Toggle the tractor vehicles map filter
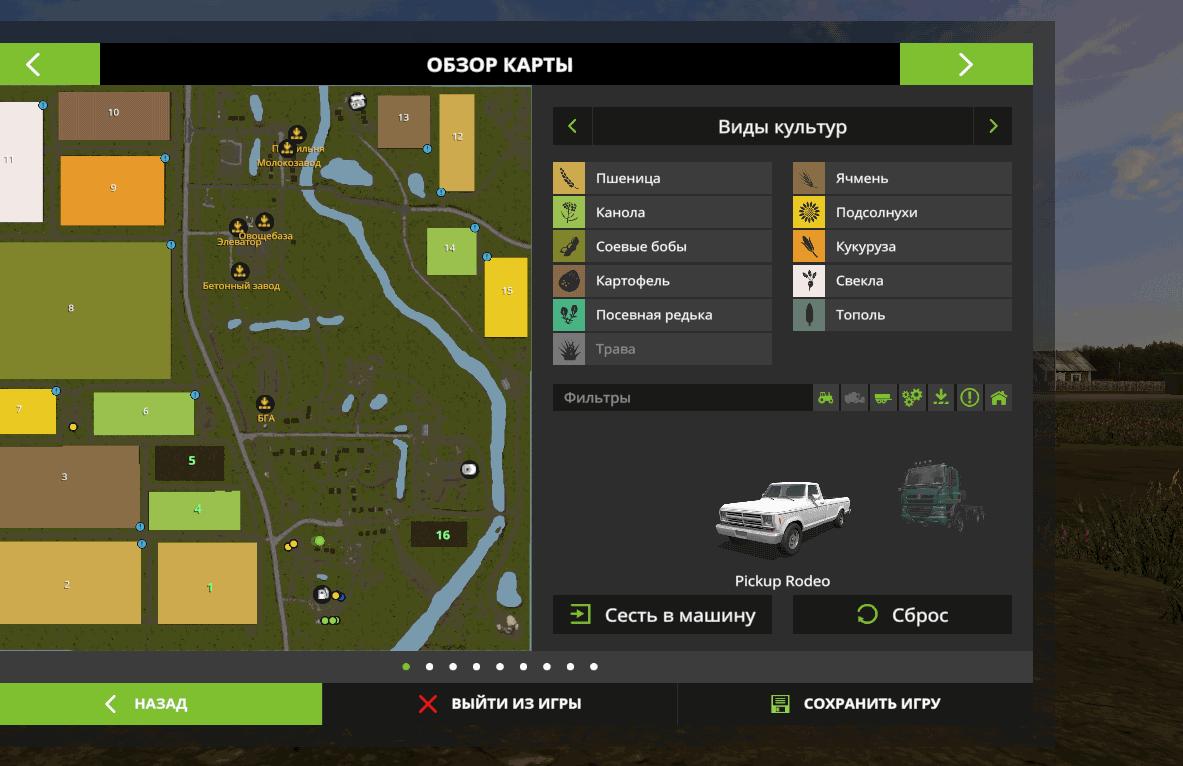Viewport: 1183px width, 766px height. [x=826, y=398]
